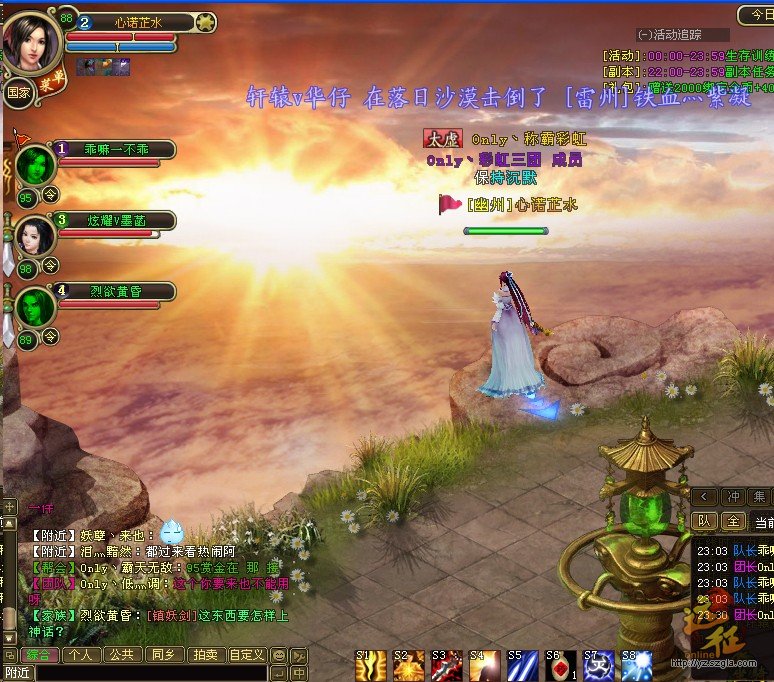
Task: Open the chat emoticon smiley picker
Action: [279, 656]
